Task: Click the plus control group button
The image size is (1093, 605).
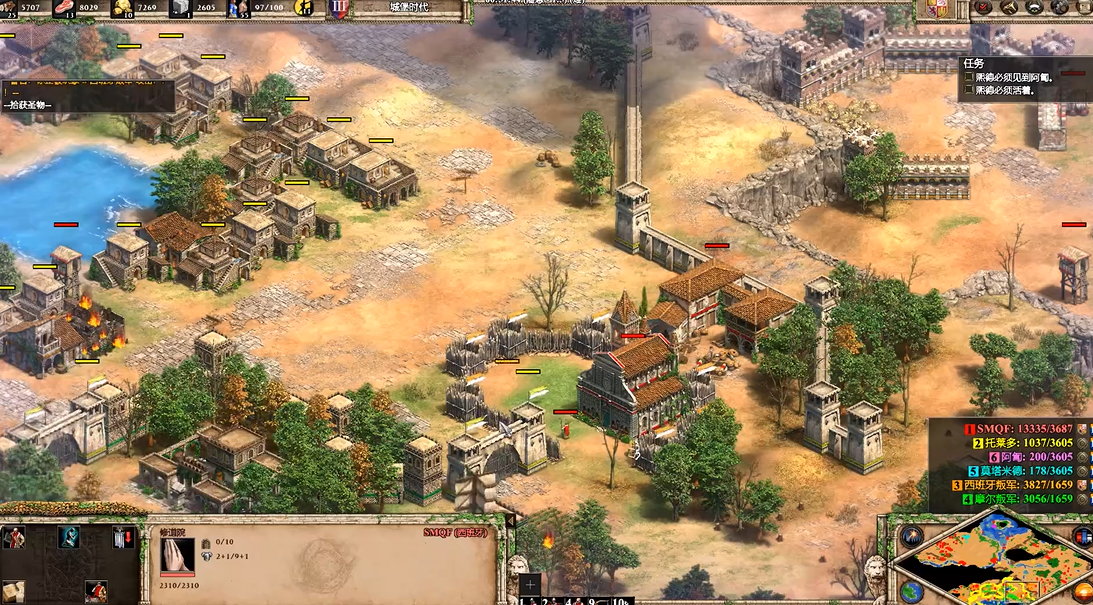Action: (531, 583)
